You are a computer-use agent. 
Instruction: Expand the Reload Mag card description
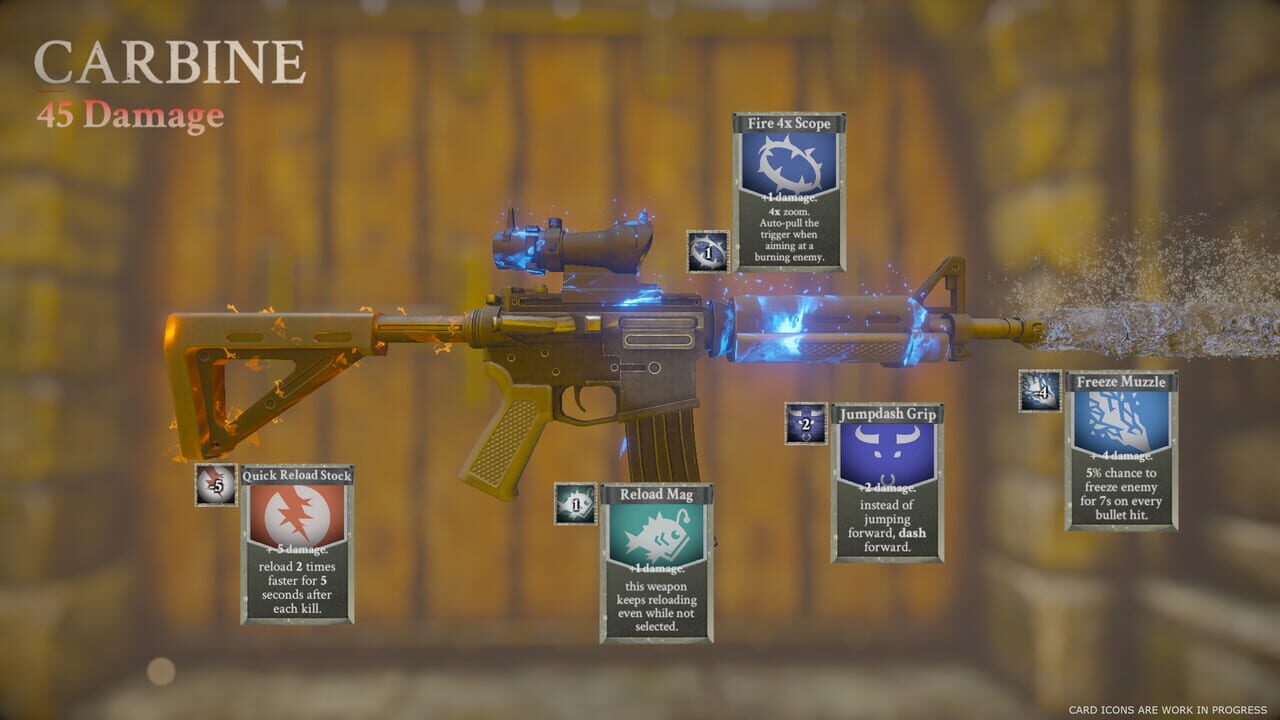[x=656, y=605]
